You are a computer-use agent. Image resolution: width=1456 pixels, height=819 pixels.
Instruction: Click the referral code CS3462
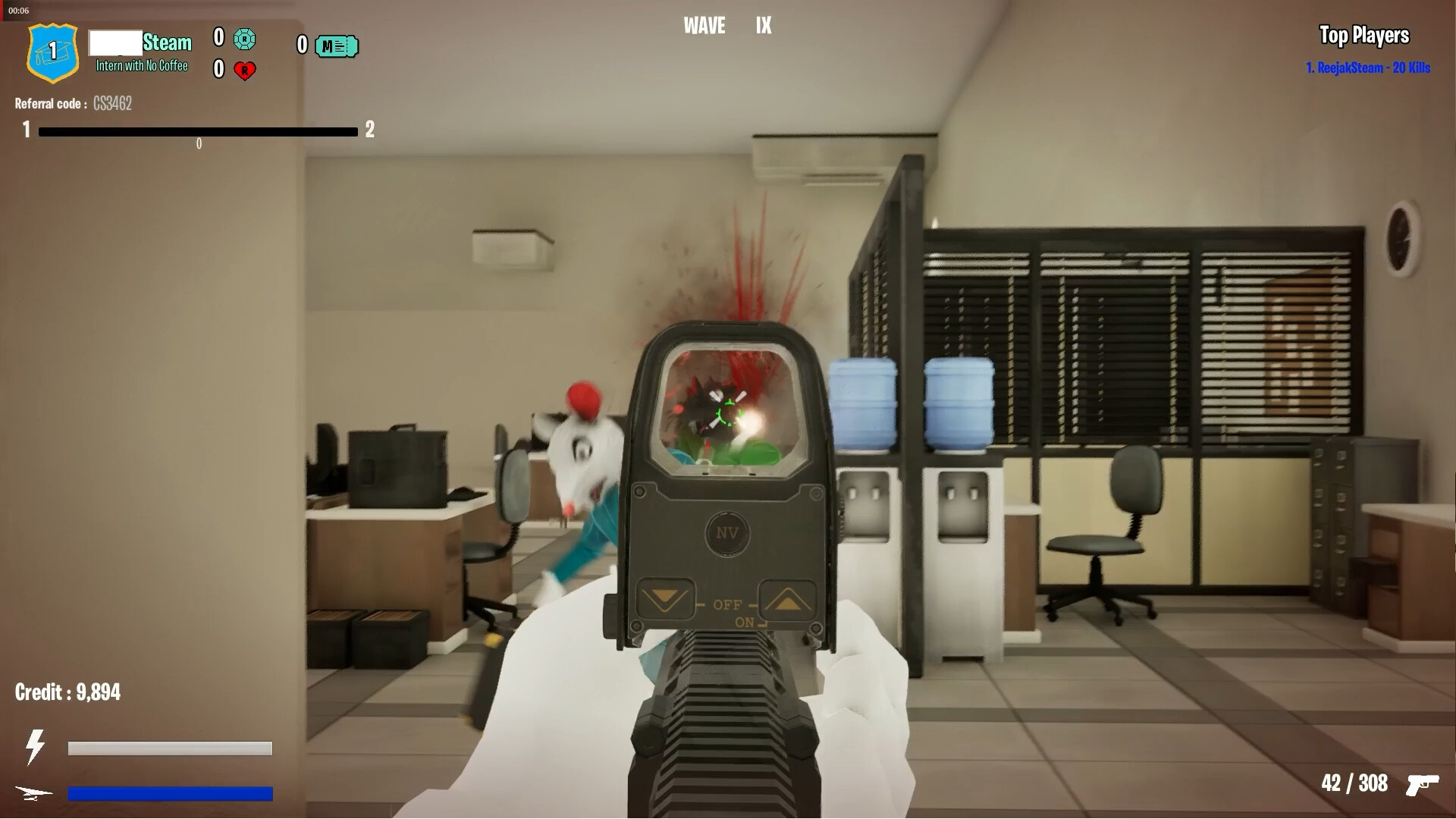(111, 104)
